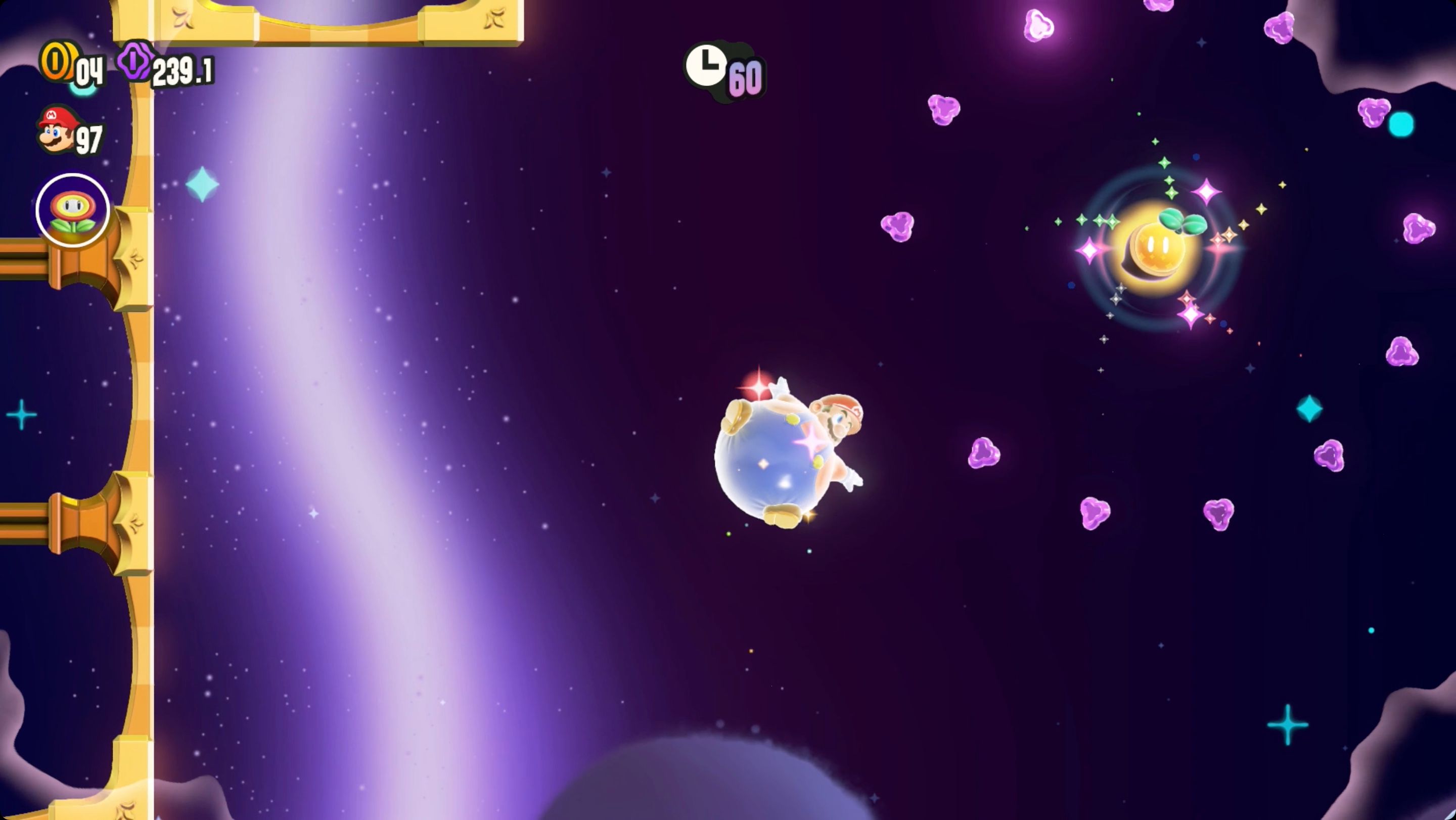Select the stored Fire Flower item
1456x820 pixels.
coord(72,211)
